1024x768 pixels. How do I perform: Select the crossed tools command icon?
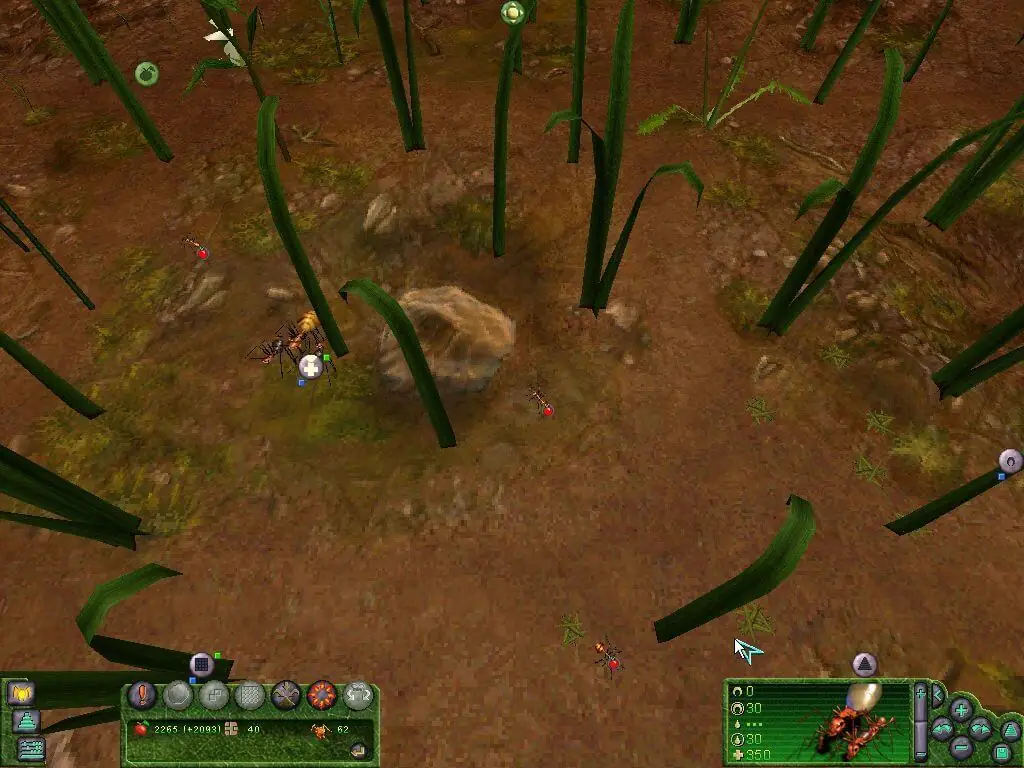[286, 694]
